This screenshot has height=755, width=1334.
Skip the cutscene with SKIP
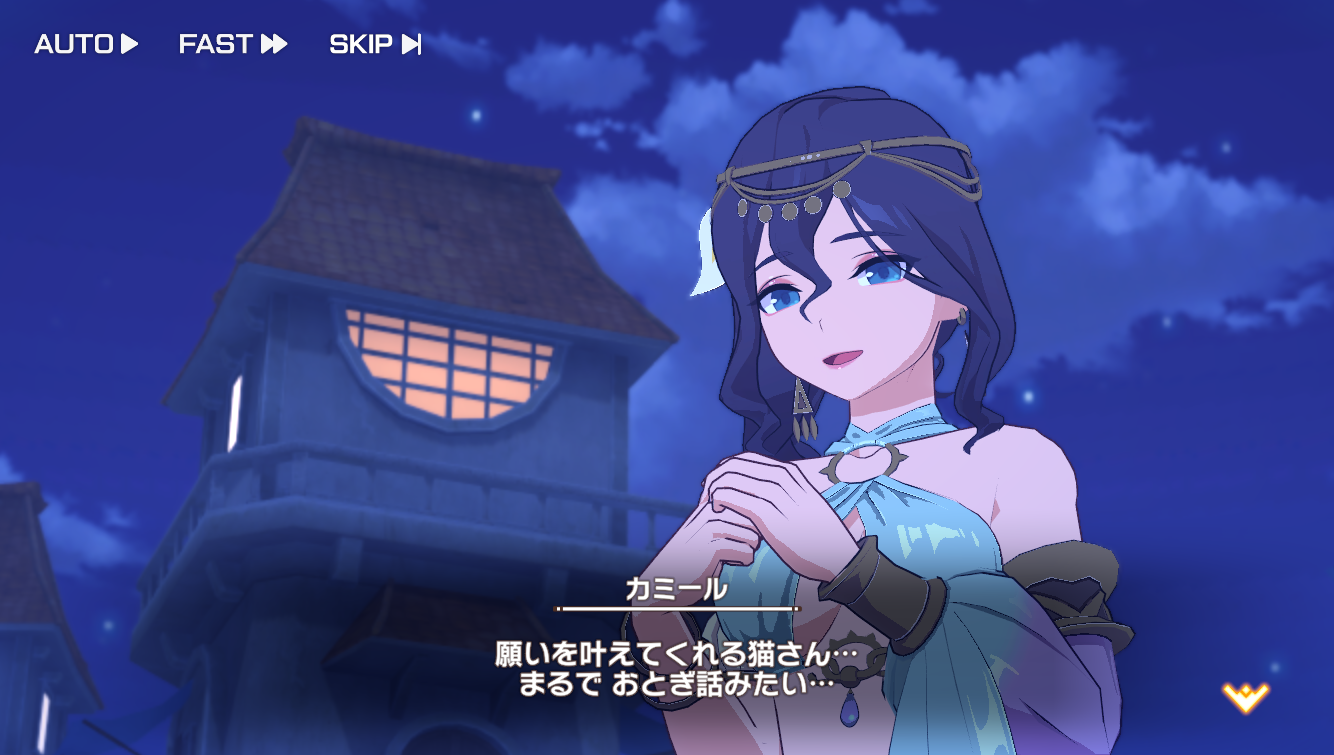(x=375, y=44)
